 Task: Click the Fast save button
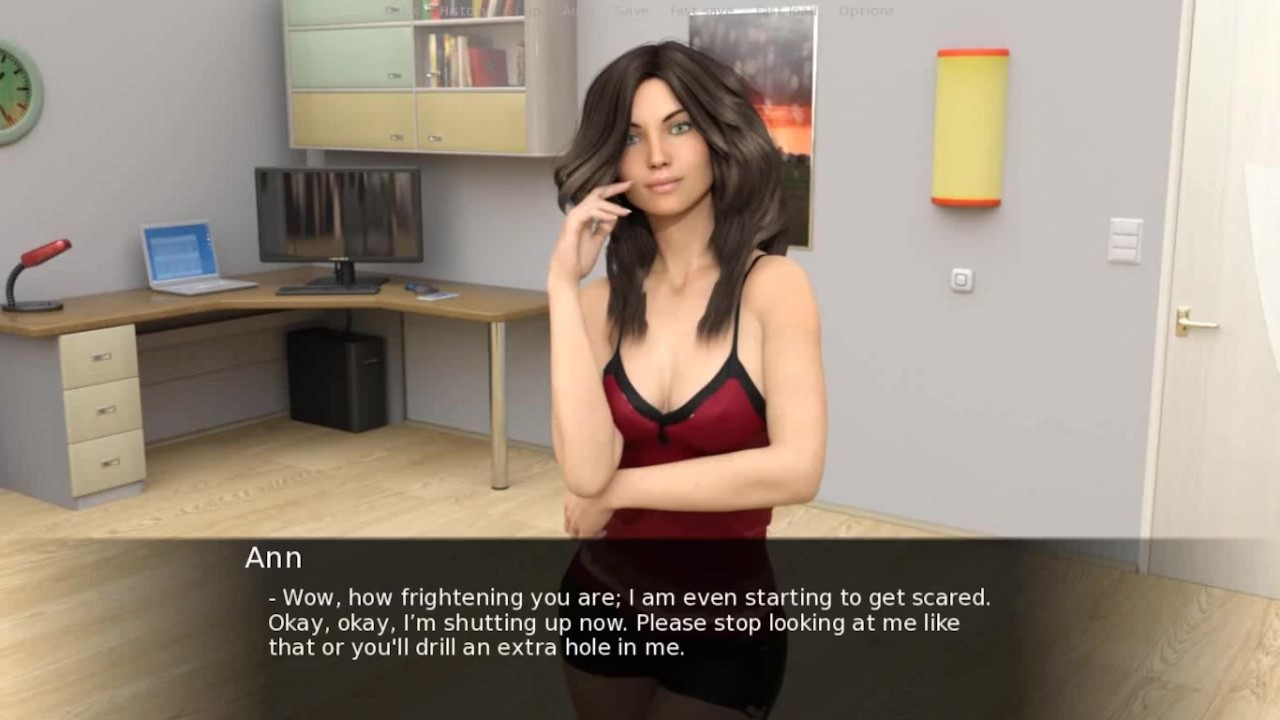(x=700, y=11)
